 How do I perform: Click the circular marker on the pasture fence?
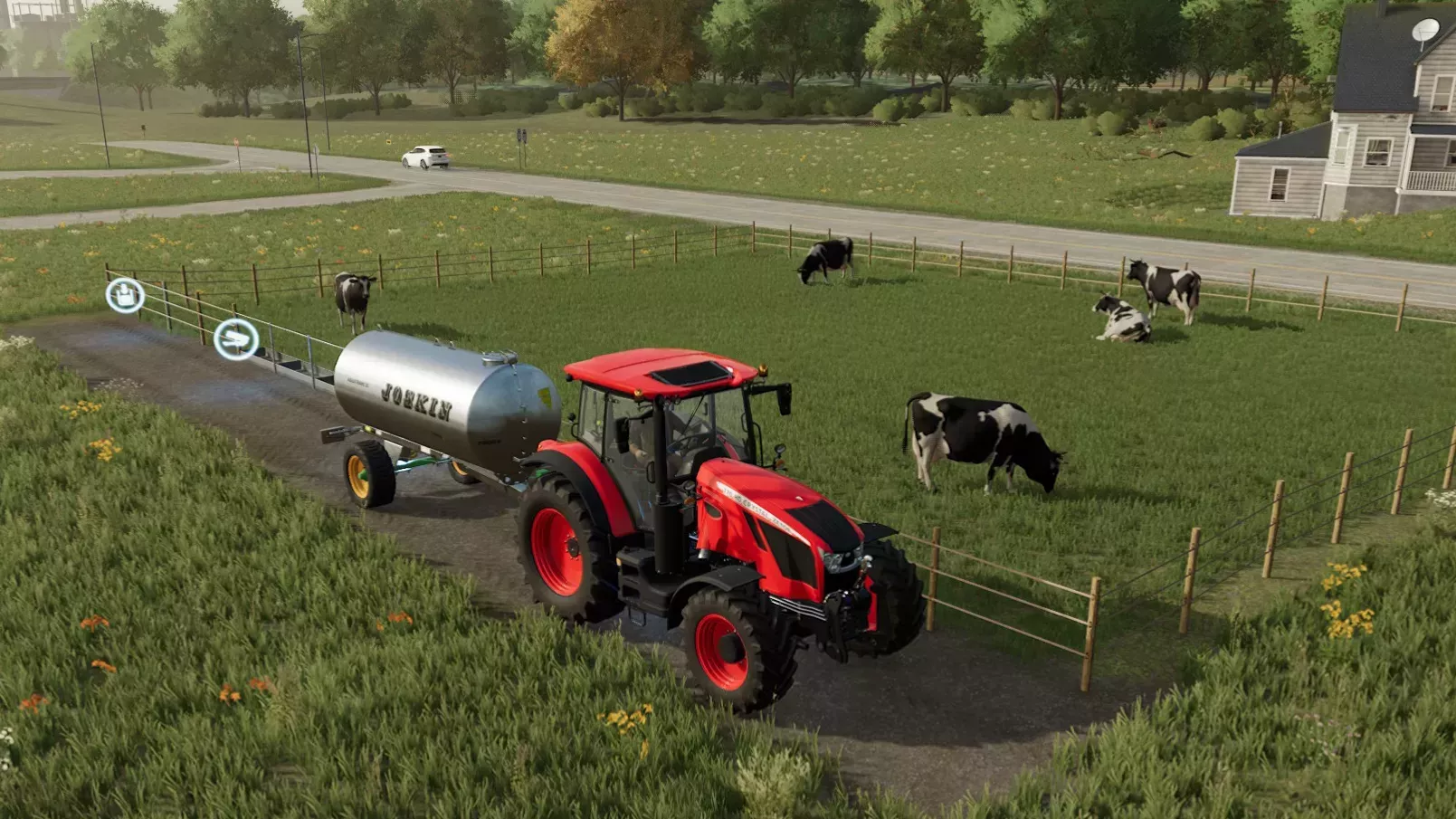click(x=124, y=294)
